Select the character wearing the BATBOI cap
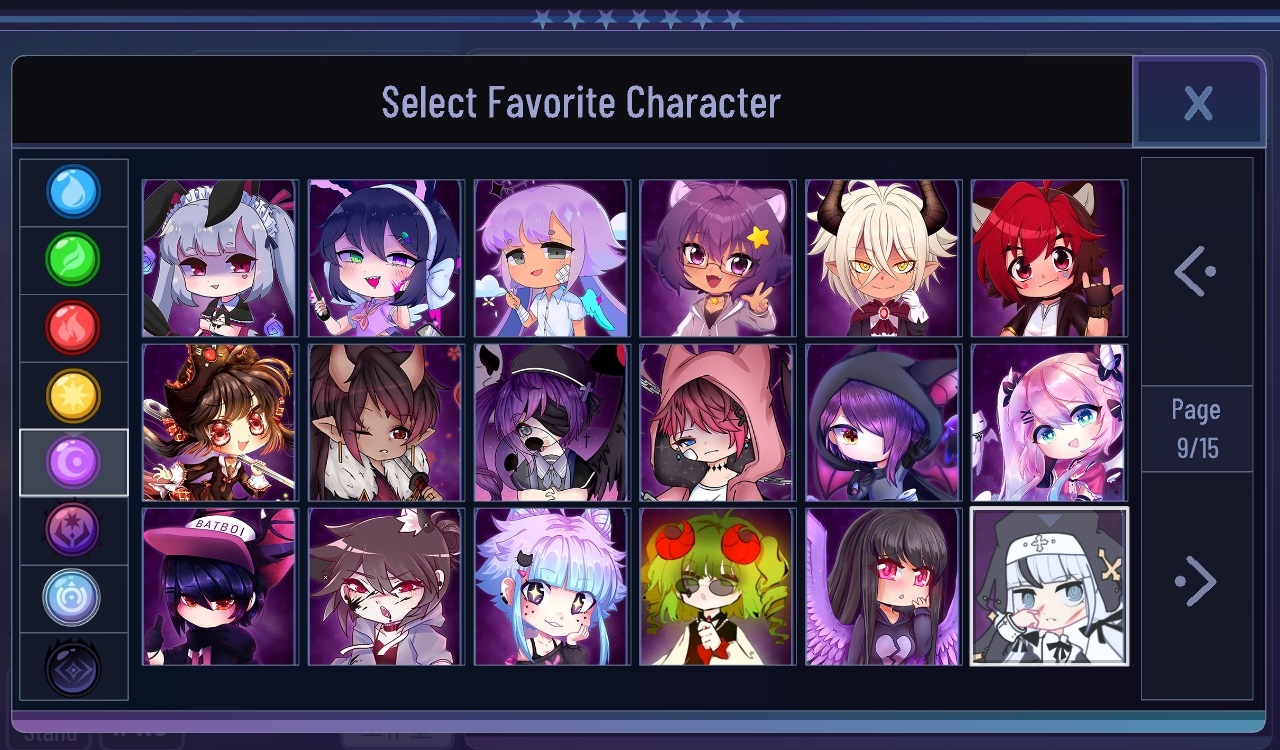Image resolution: width=1280 pixels, height=750 pixels. coord(219,586)
